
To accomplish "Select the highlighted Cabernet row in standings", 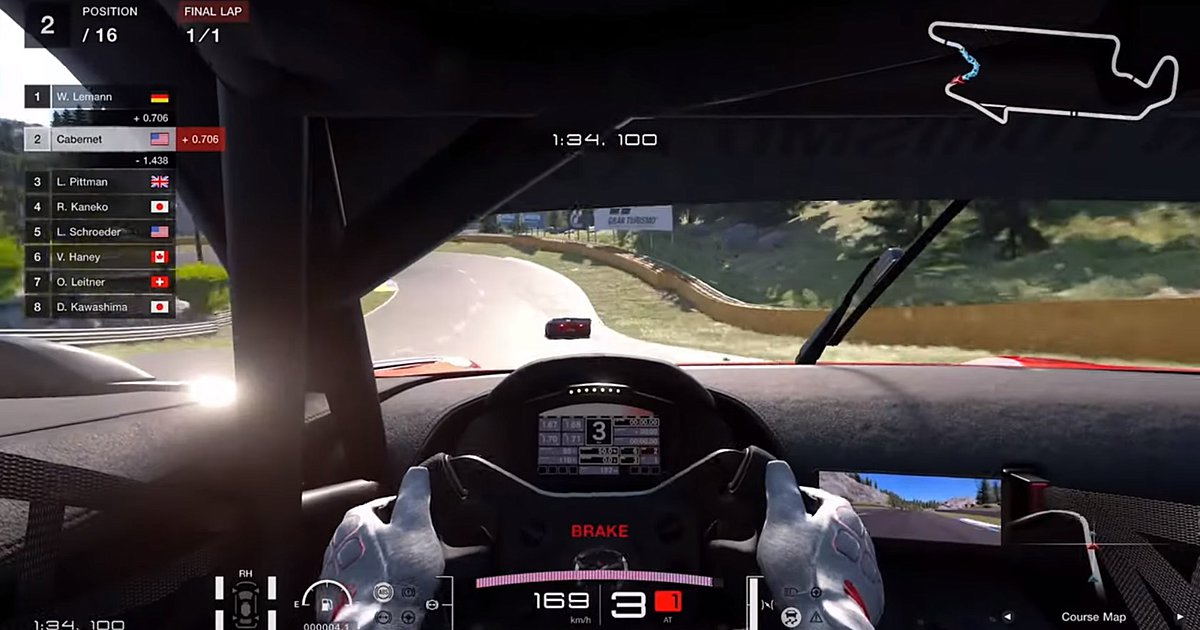I will pos(98,139).
